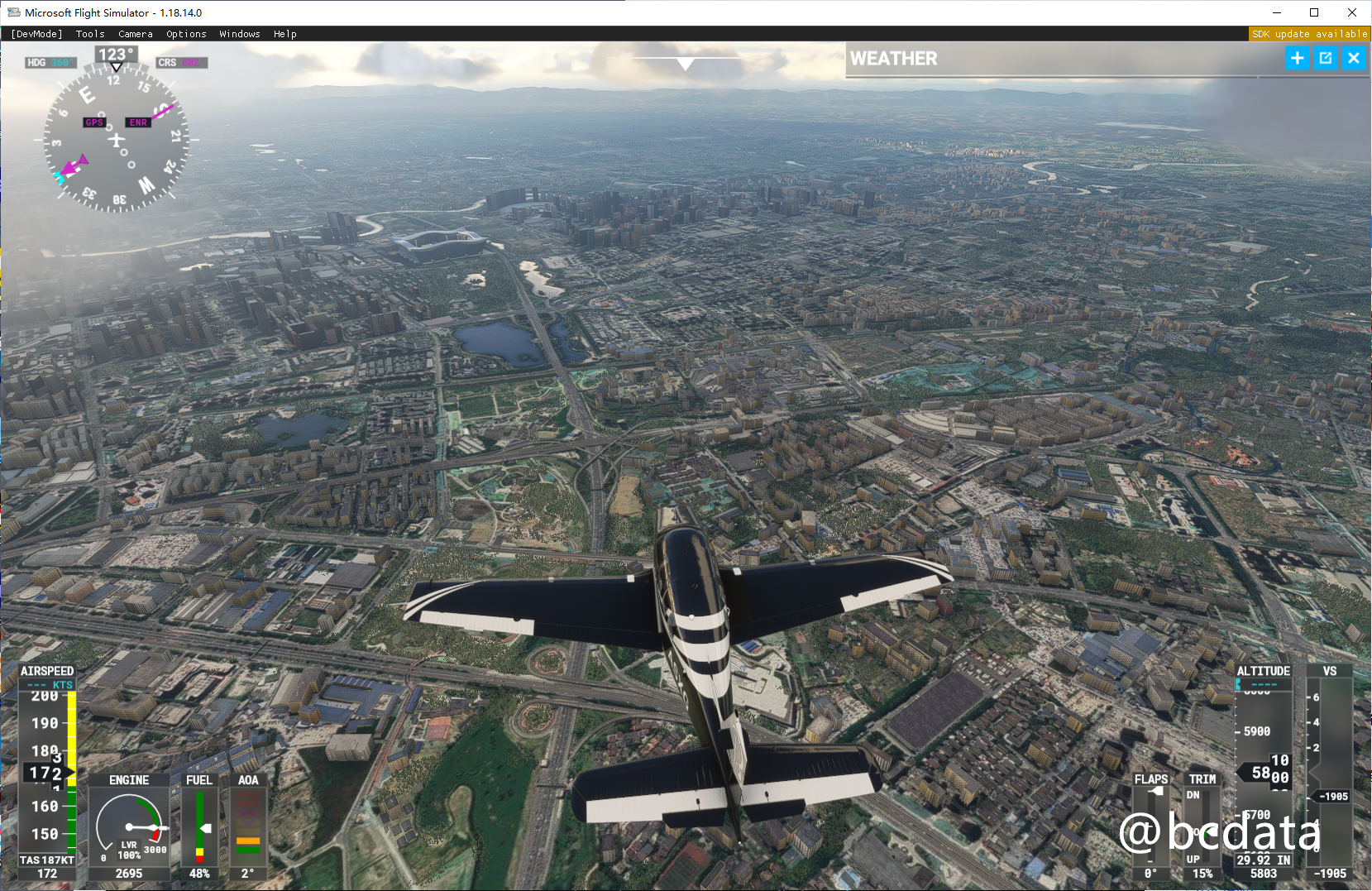The image size is (1372, 891).
Task: Open the Options menu
Action: point(186,34)
